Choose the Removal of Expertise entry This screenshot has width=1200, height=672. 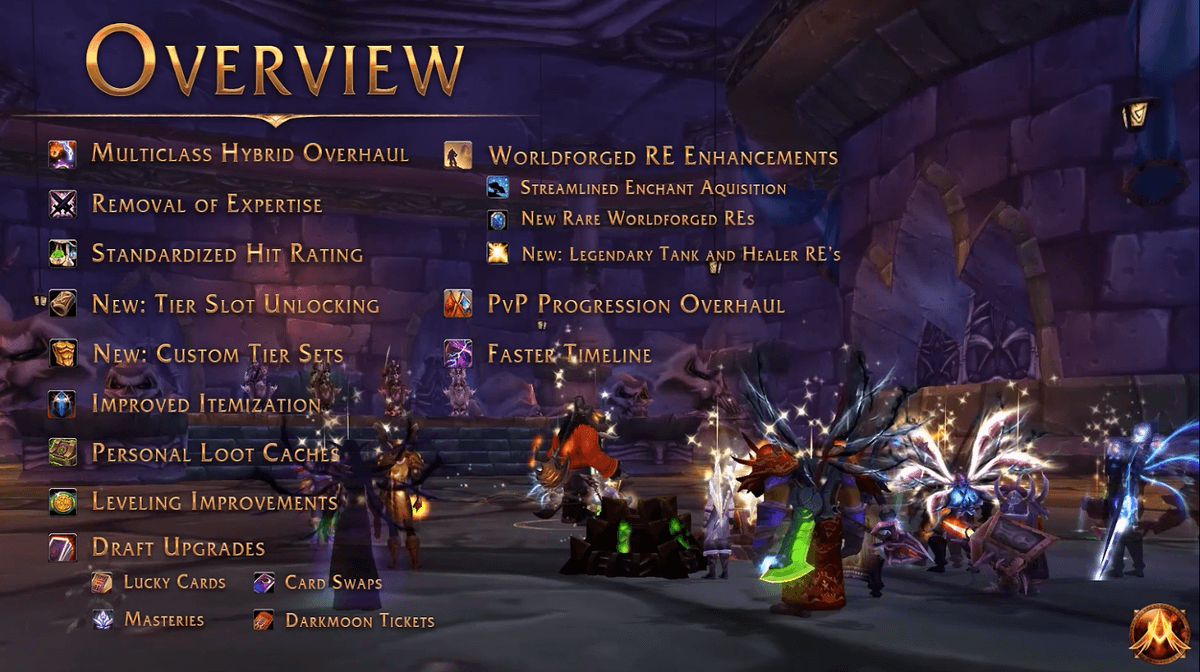(206, 204)
